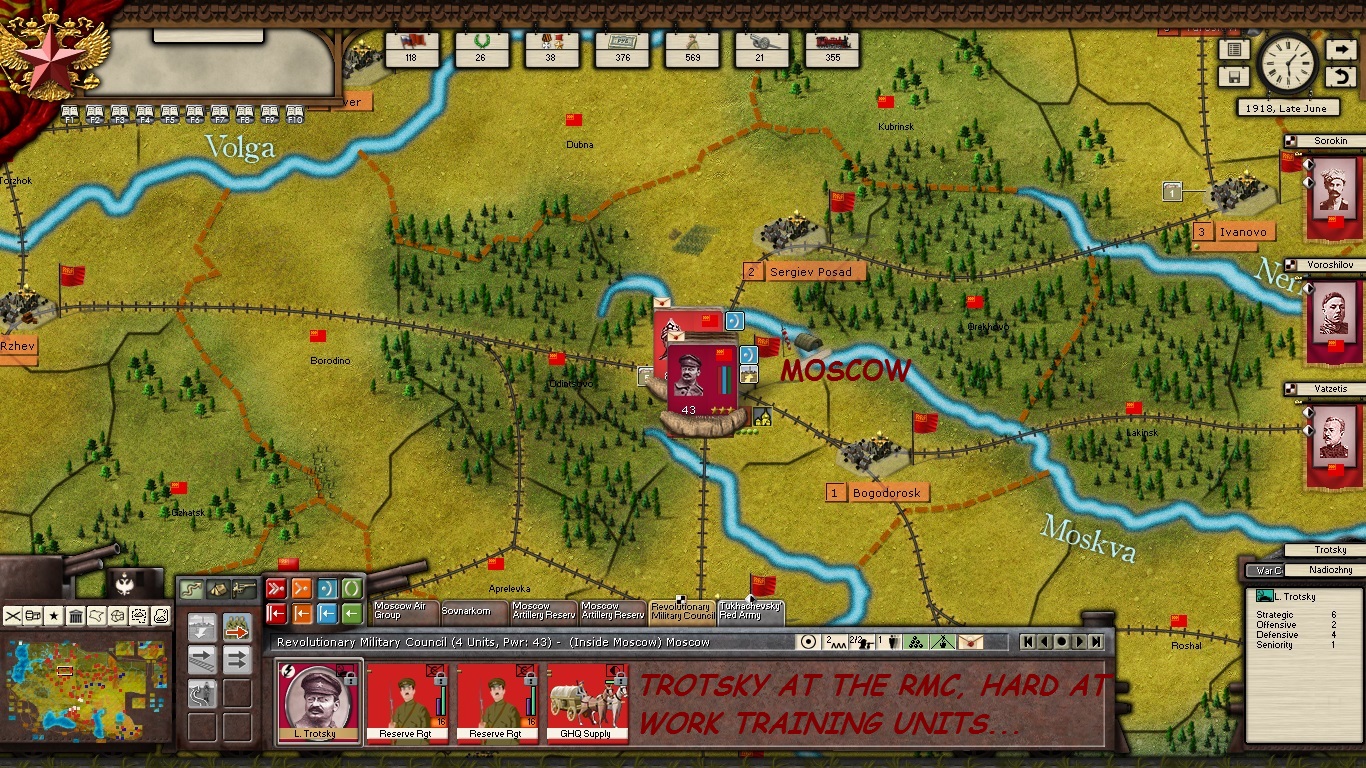The height and width of the screenshot is (768, 1366).
Task: Select the L. Trotsky leader card
Action: [x=318, y=702]
